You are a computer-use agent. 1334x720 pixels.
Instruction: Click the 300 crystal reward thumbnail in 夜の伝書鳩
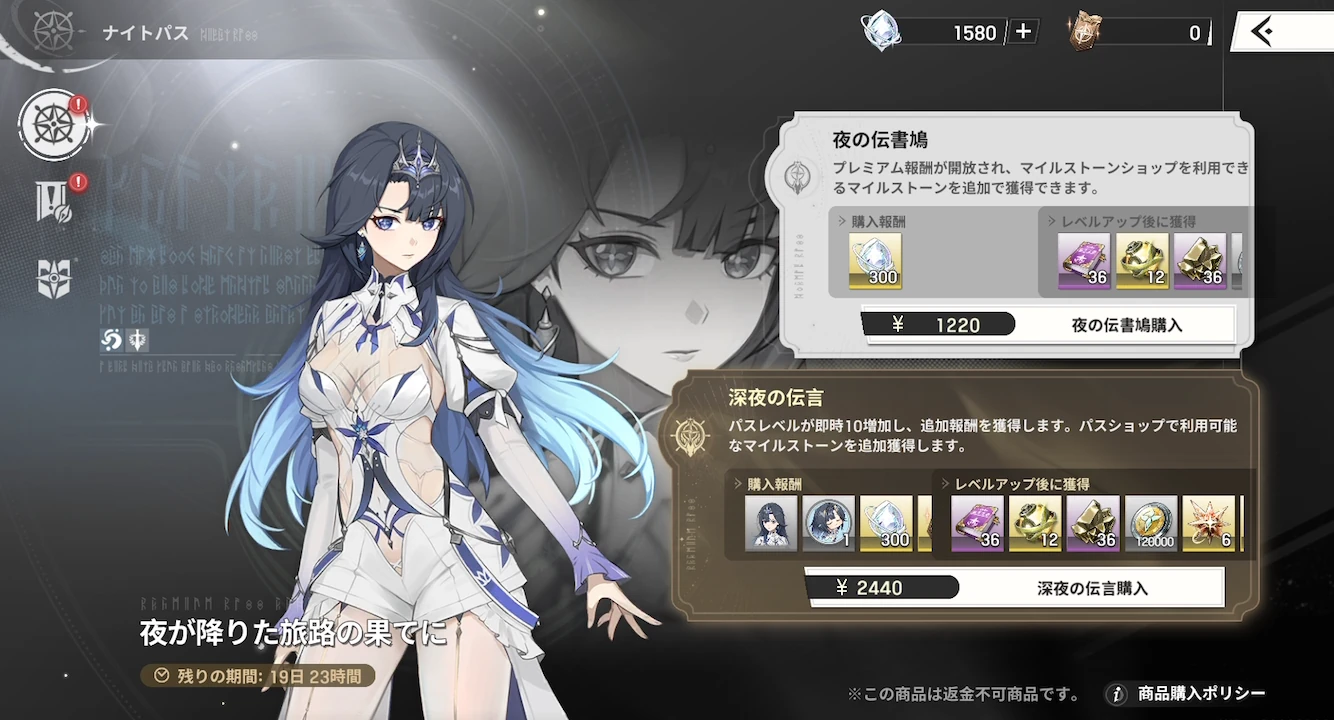873,260
